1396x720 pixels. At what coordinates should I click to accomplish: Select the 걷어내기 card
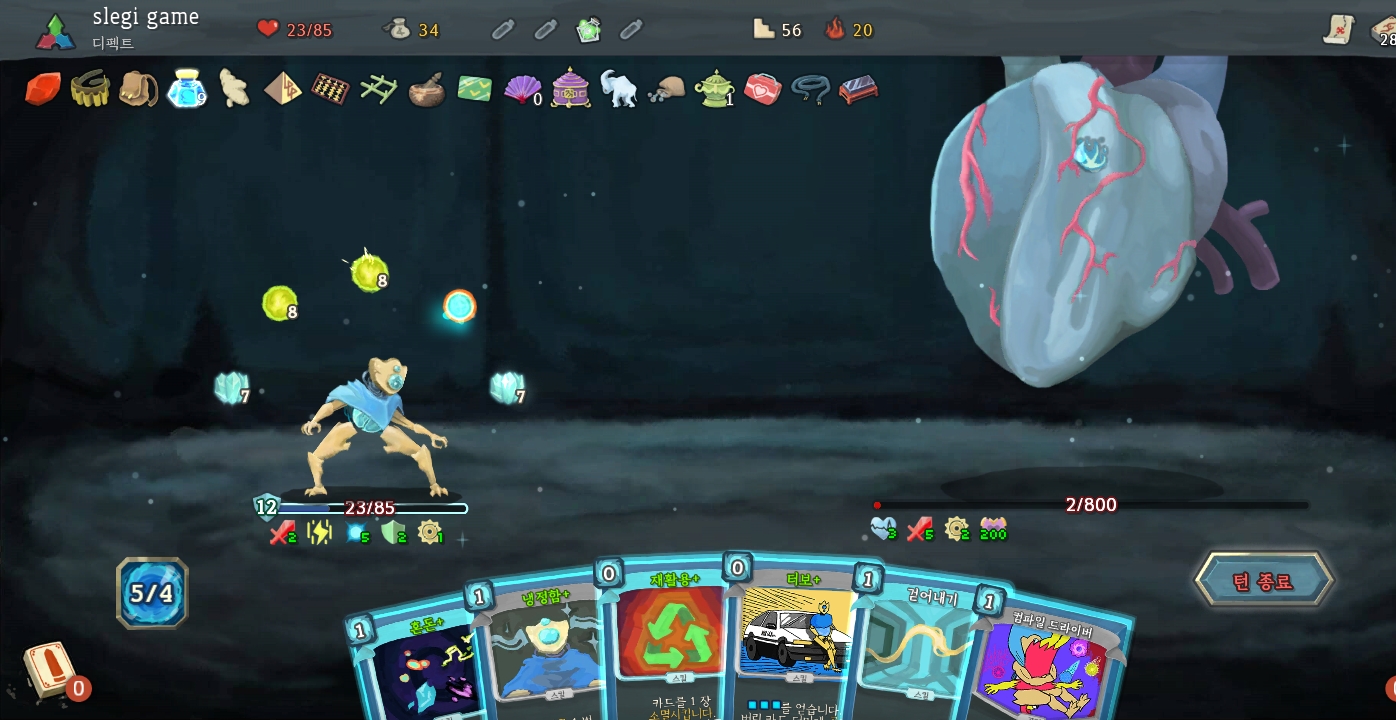[915, 650]
